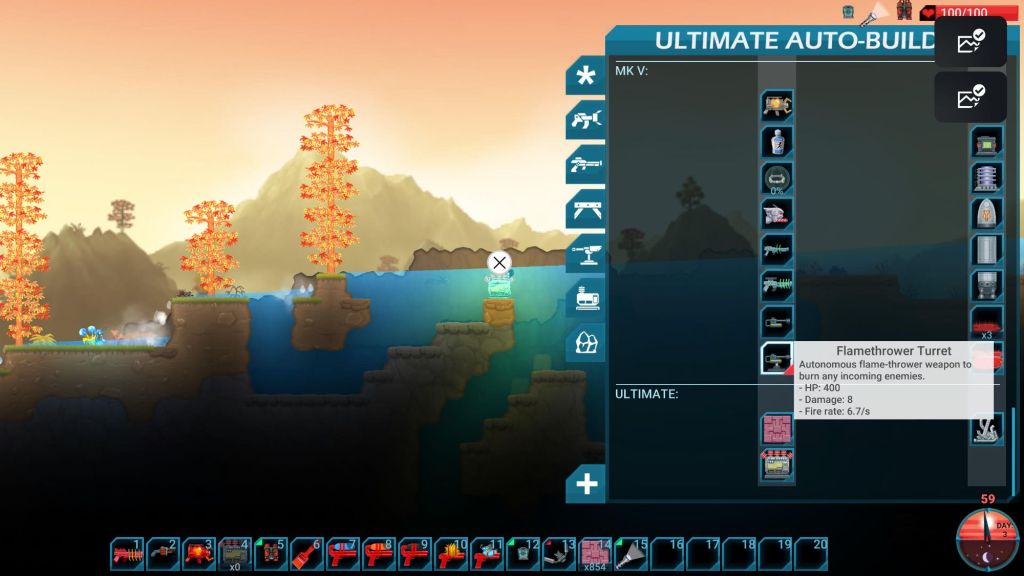The image size is (1024, 576).
Task: Equip the flashlight in hotbar slot 15
Action: (x=632, y=553)
